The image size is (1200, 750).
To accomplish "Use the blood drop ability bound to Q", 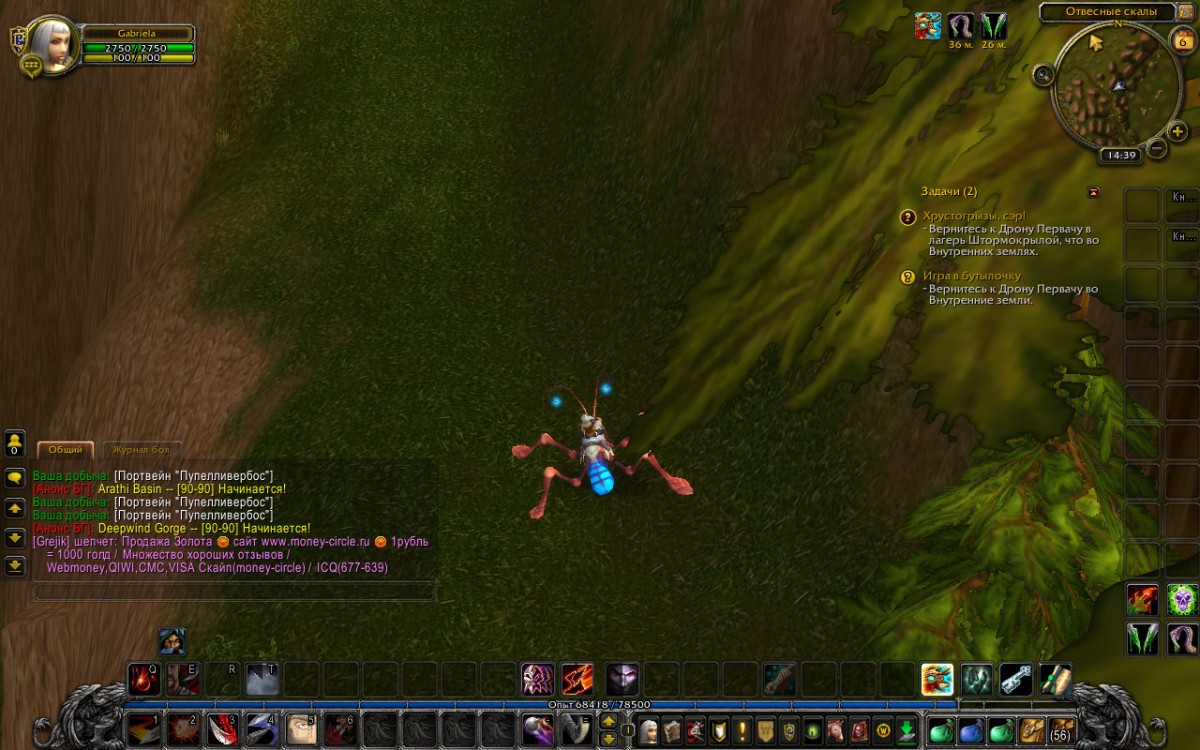I will point(142,680).
